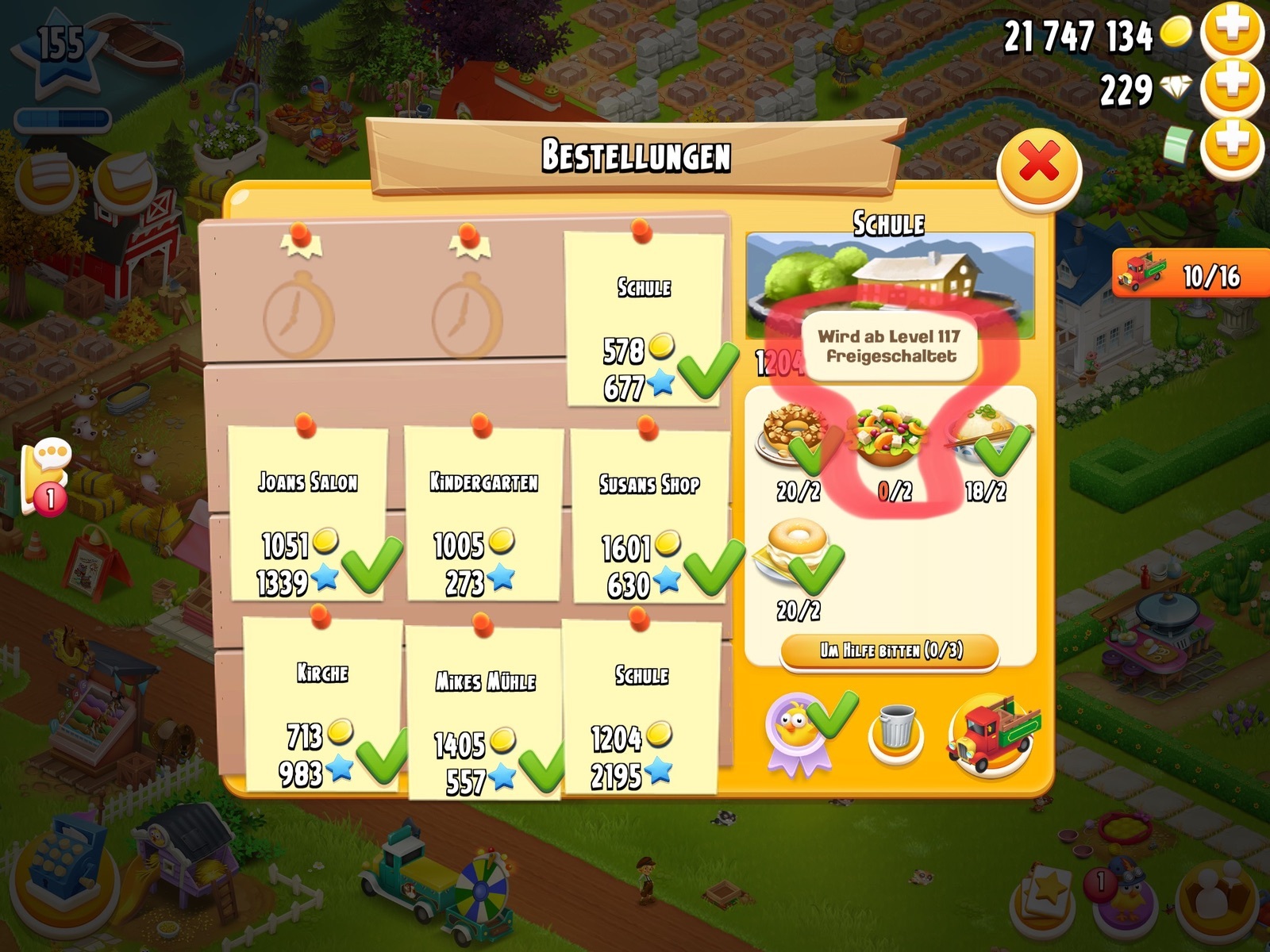The image size is (1270, 952).
Task: Discard the order with the trash can
Action: (896, 731)
